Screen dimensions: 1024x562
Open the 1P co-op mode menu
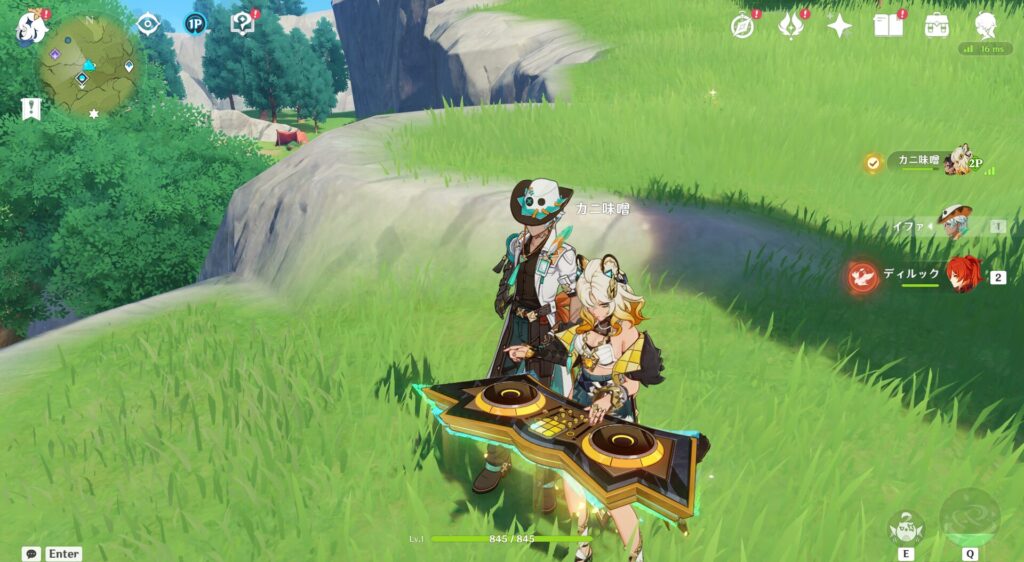(x=195, y=24)
